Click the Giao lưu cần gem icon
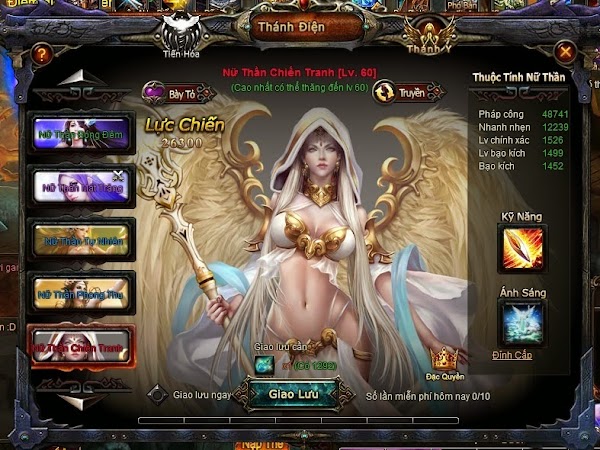The image size is (600, 450). 263,364
